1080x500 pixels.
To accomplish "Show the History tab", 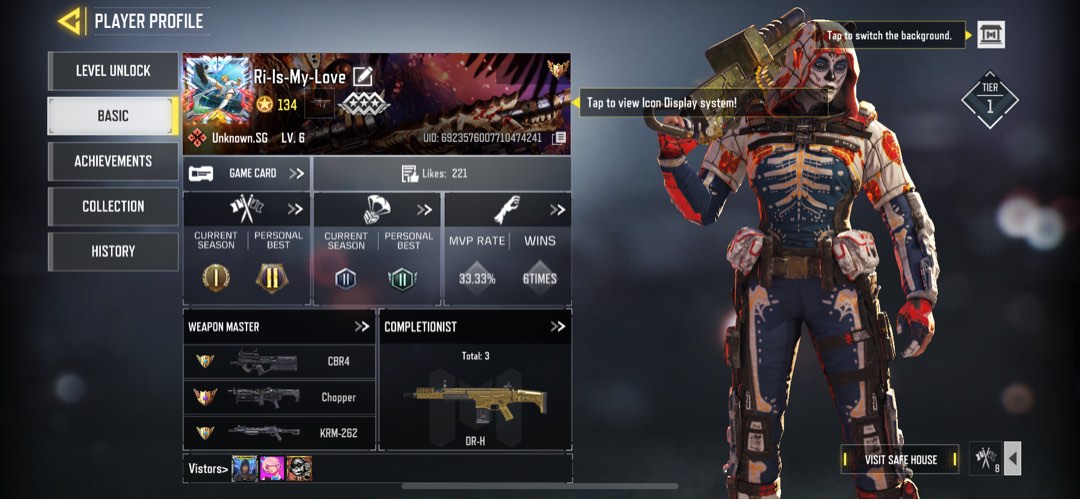I will click(113, 251).
